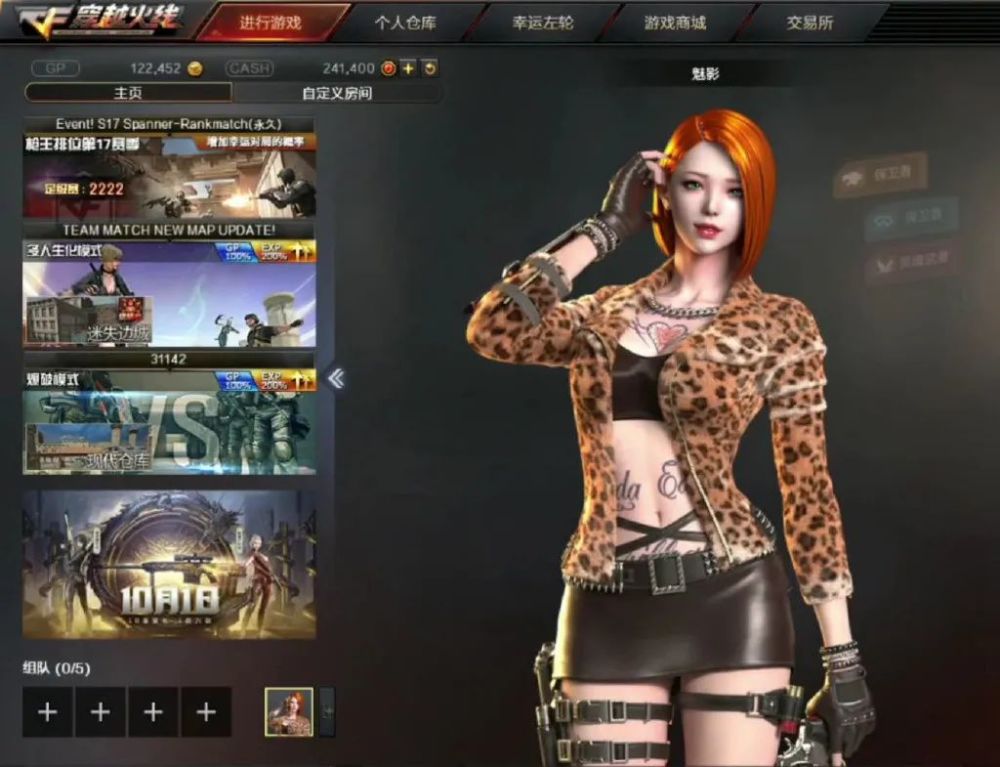1000x767 pixels.
Task: Select the 爆破模式 现代仓库 mode banner
Action: [x=169, y=422]
